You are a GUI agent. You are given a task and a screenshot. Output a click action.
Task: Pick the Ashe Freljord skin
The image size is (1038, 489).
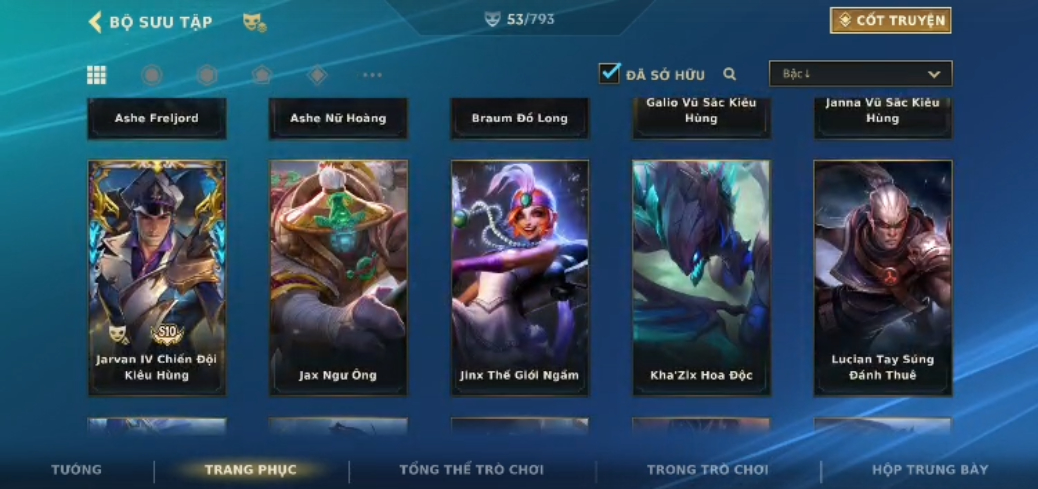click(x=157, y=118)
